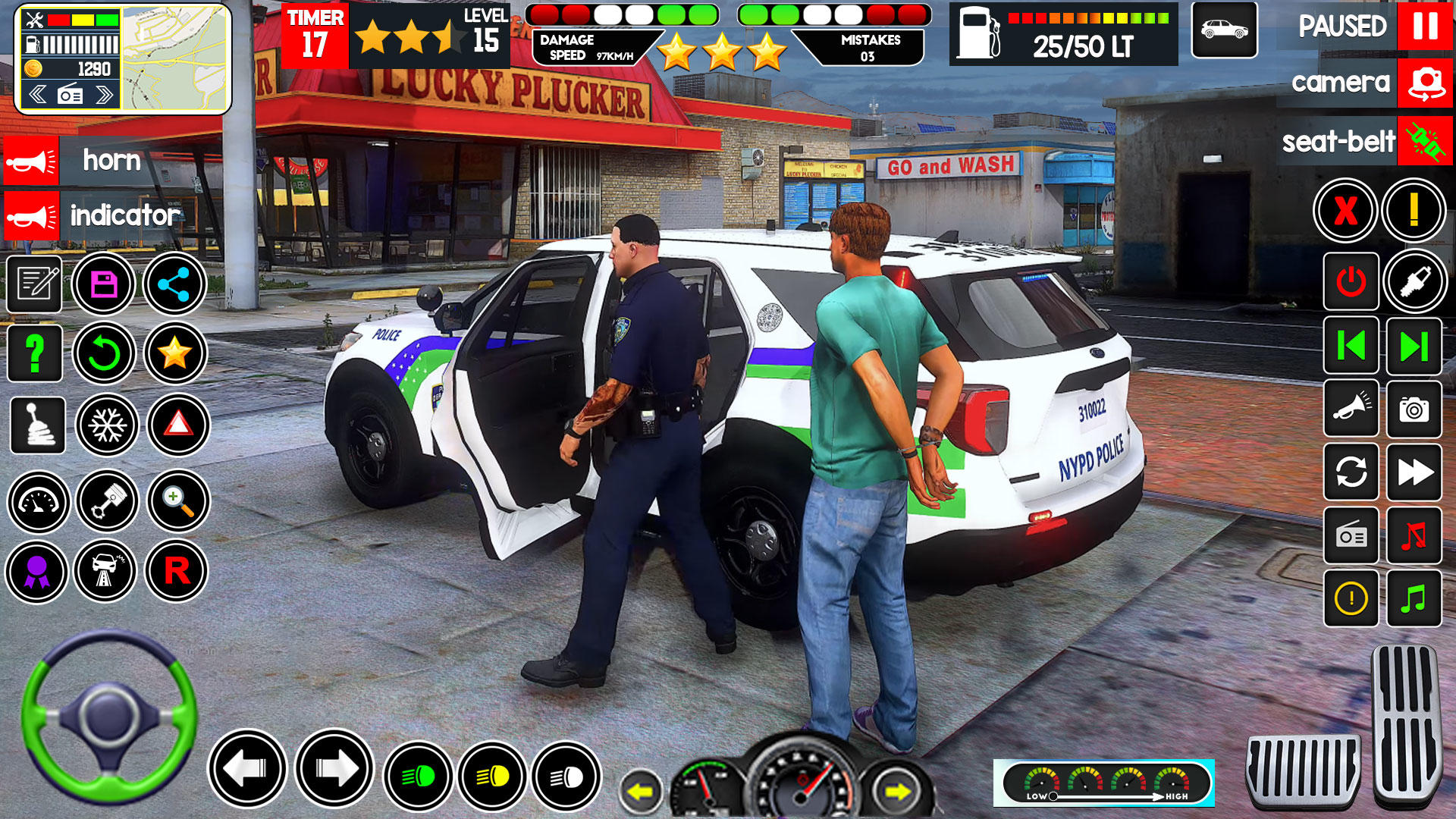Activate the snowflake winter mode icon

click(x=106, y=426)
